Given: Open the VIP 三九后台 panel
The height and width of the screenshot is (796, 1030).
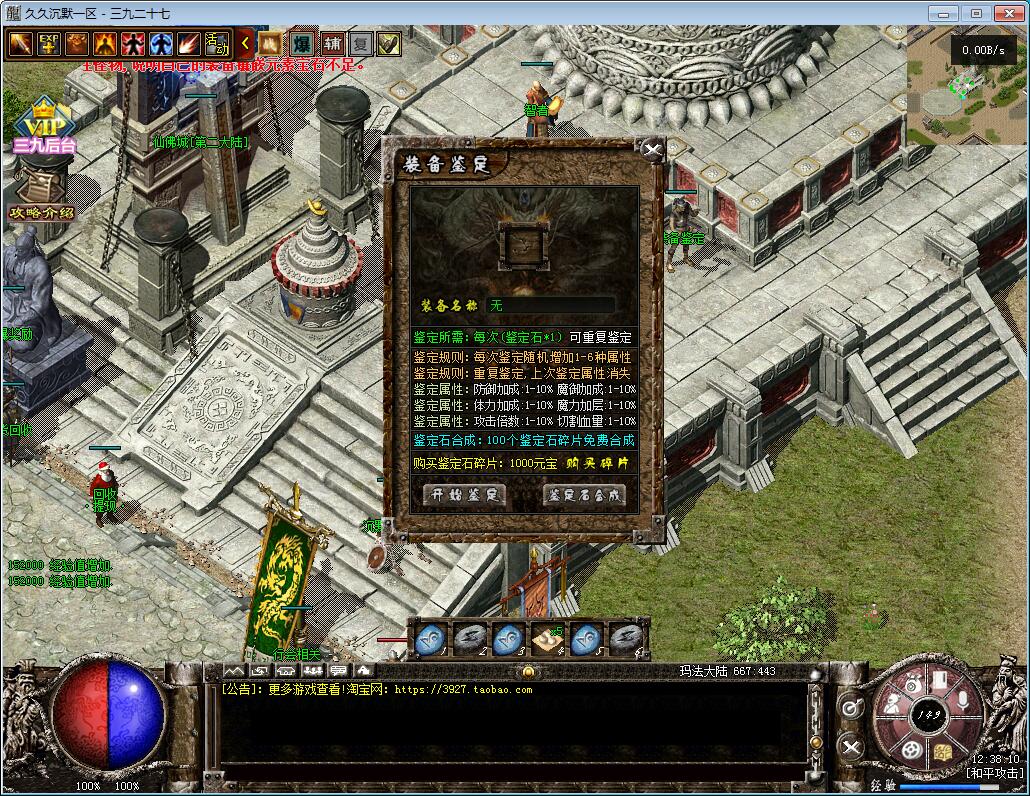Looking at the screenshot, I should pyautogui.click(x=44, y=126).
